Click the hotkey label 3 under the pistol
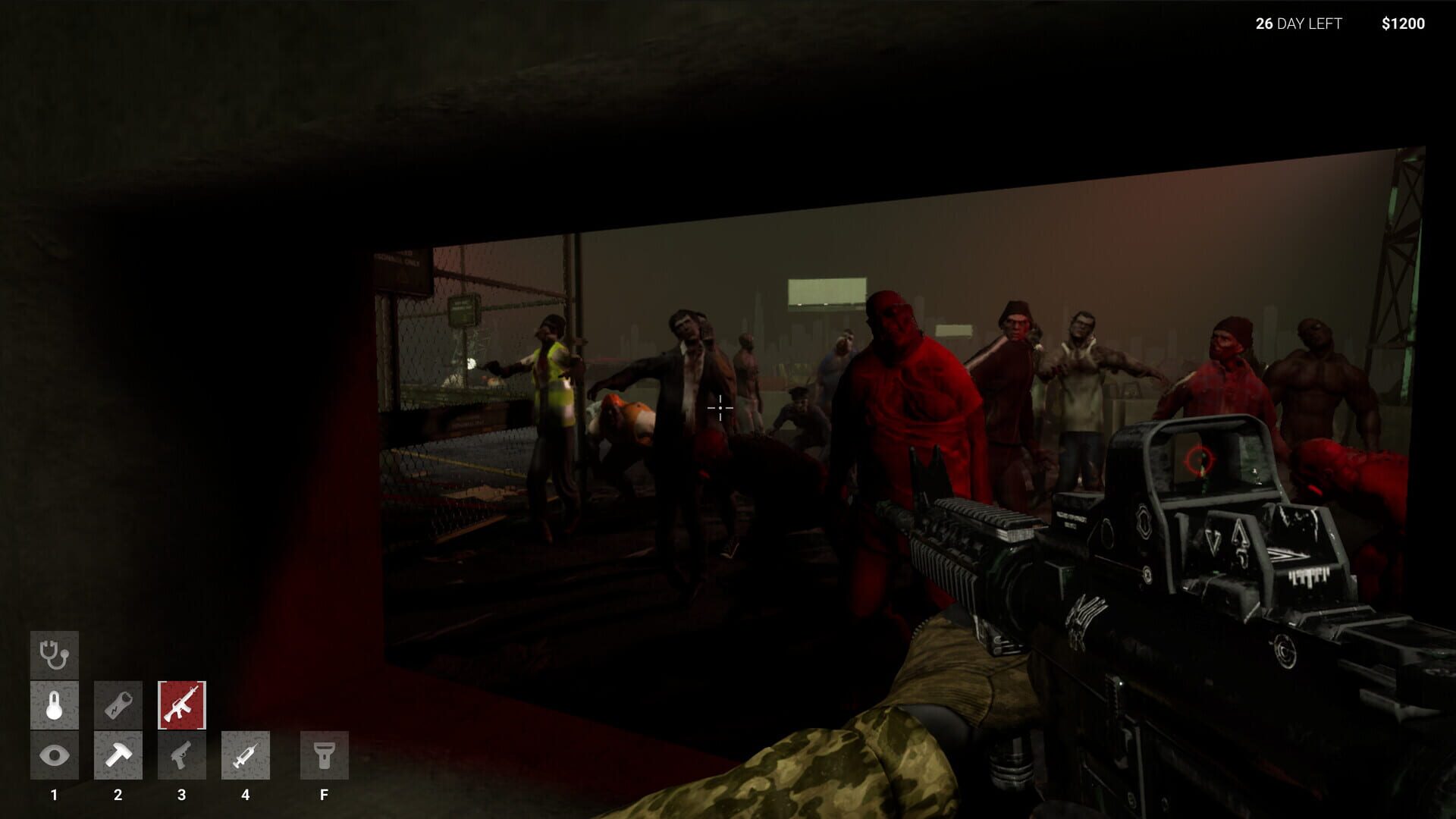The height and width of the screenshot is (819, 1456). [181, 795]
